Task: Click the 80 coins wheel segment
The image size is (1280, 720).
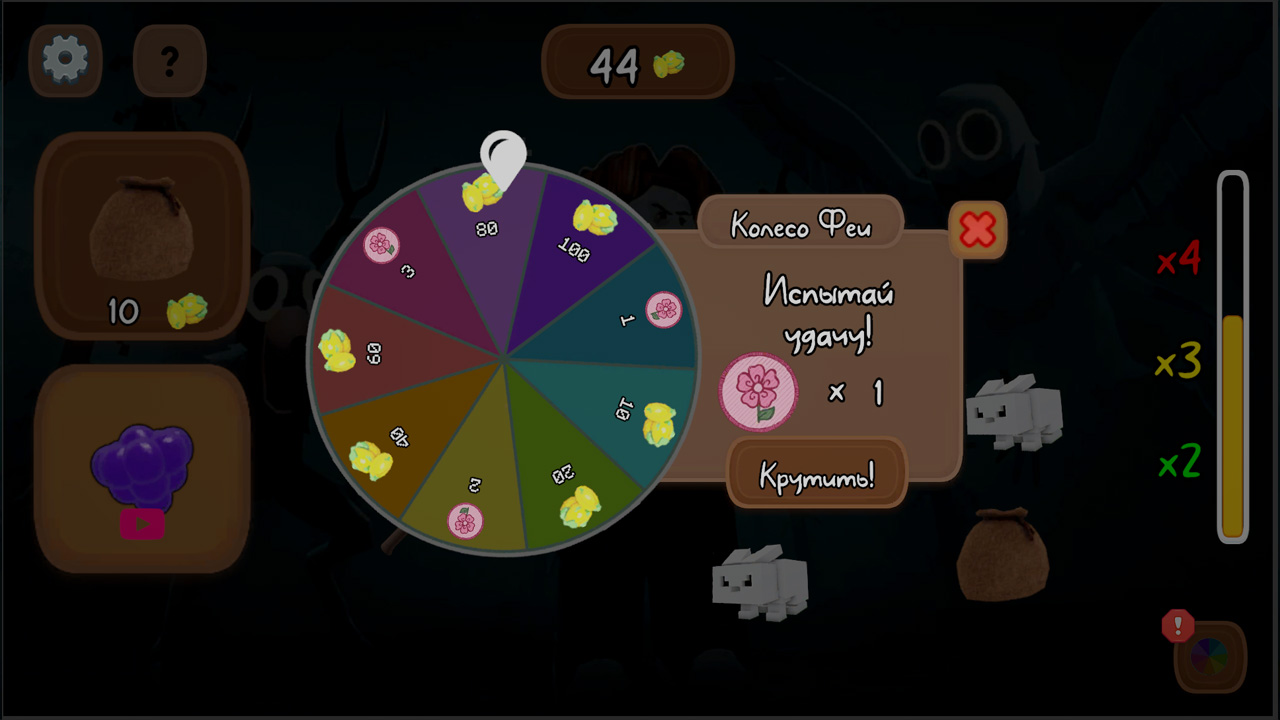Action: (x=487, y=215)
